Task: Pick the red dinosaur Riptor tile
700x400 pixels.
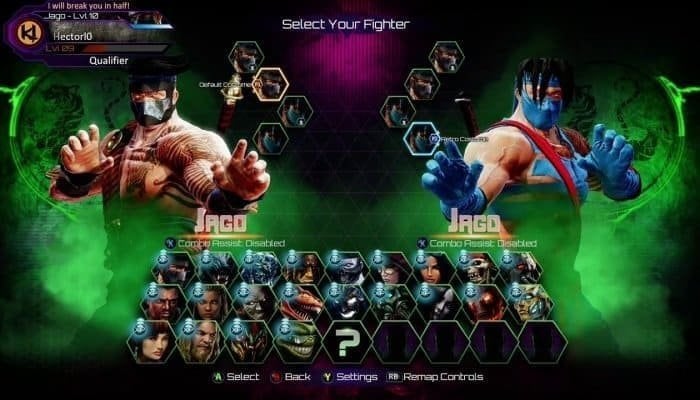Action: pos(298,303)
